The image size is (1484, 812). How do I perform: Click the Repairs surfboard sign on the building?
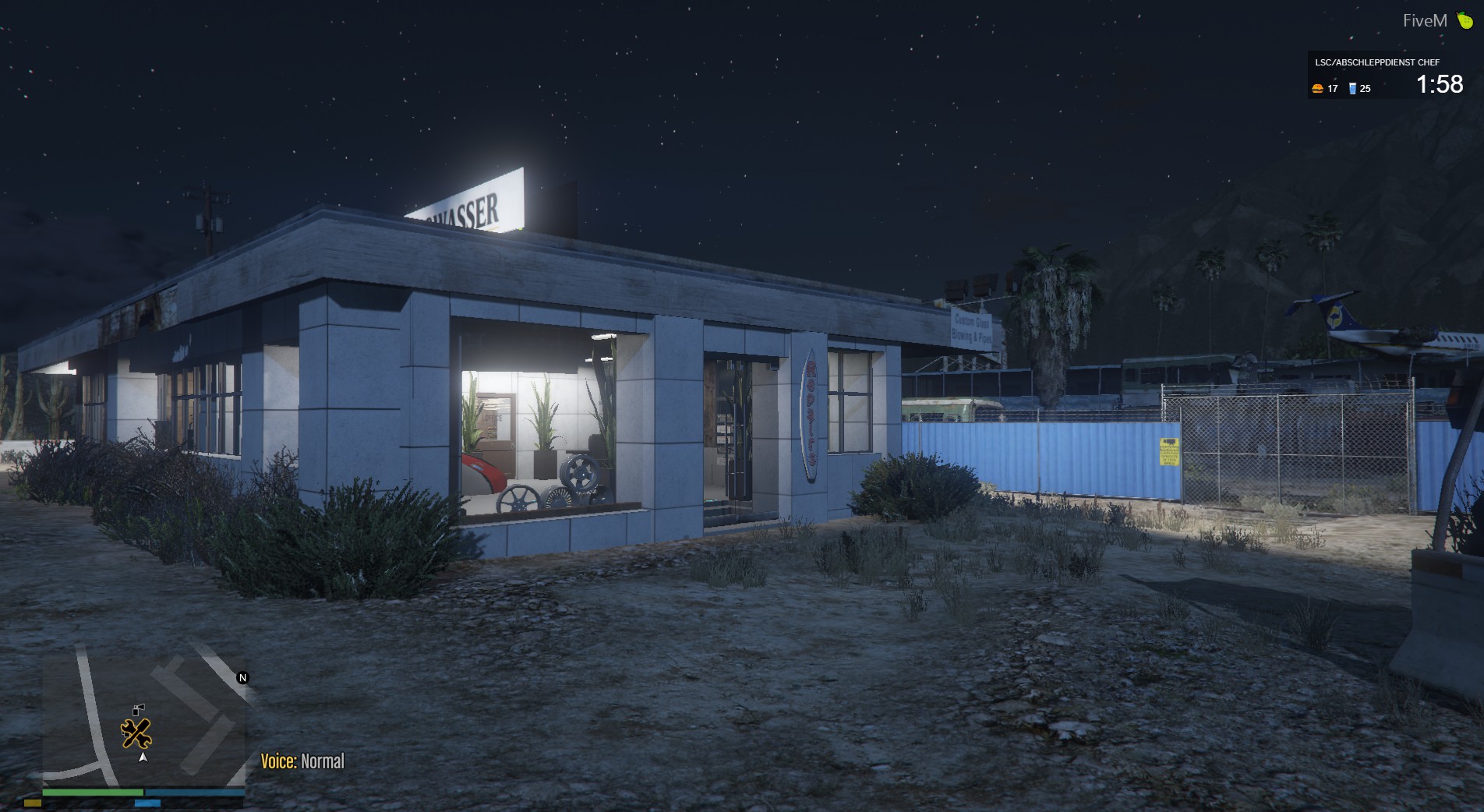pyautogui.click(x=811, y=414)
